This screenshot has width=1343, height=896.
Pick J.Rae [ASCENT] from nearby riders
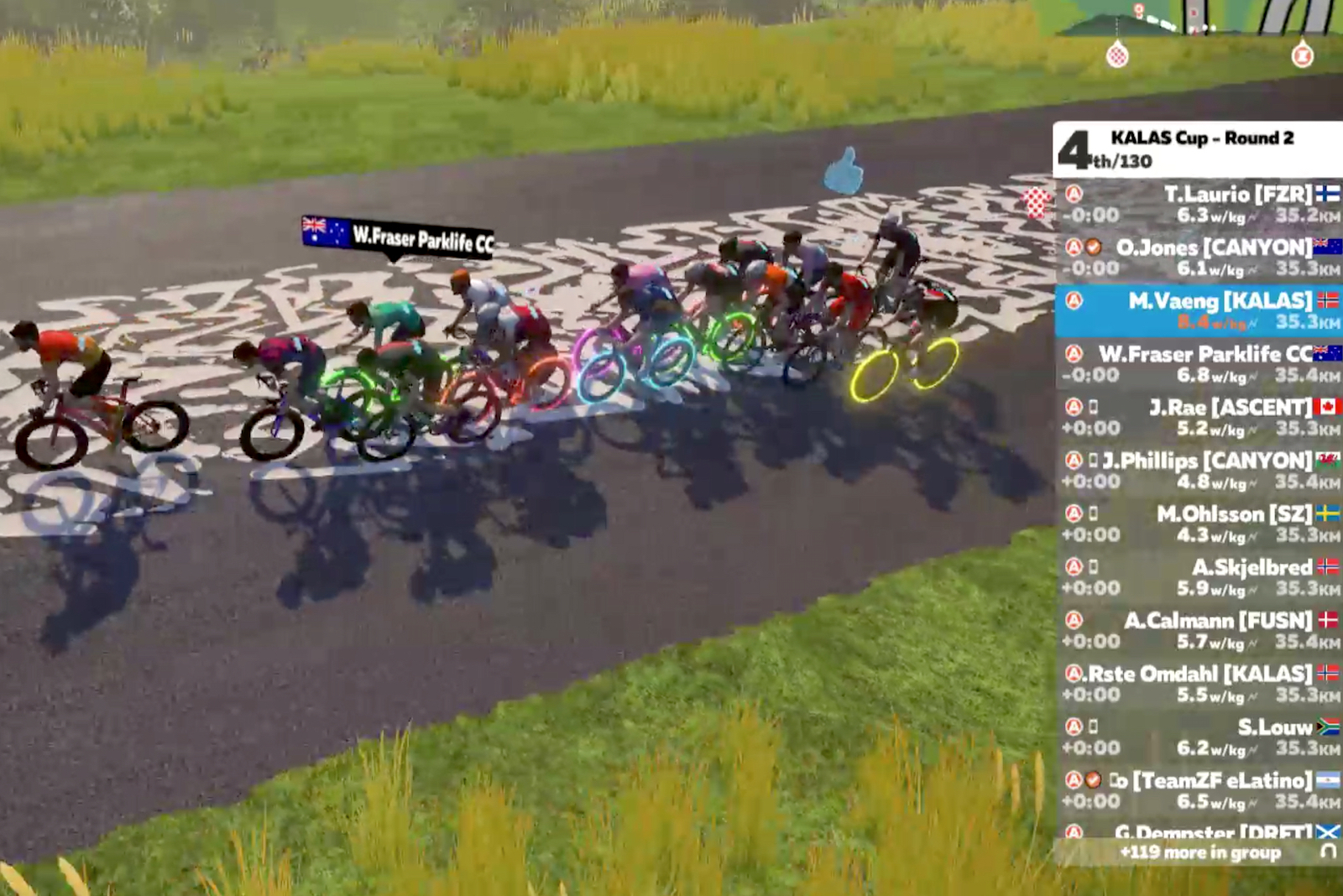(x=1199, y=417)
